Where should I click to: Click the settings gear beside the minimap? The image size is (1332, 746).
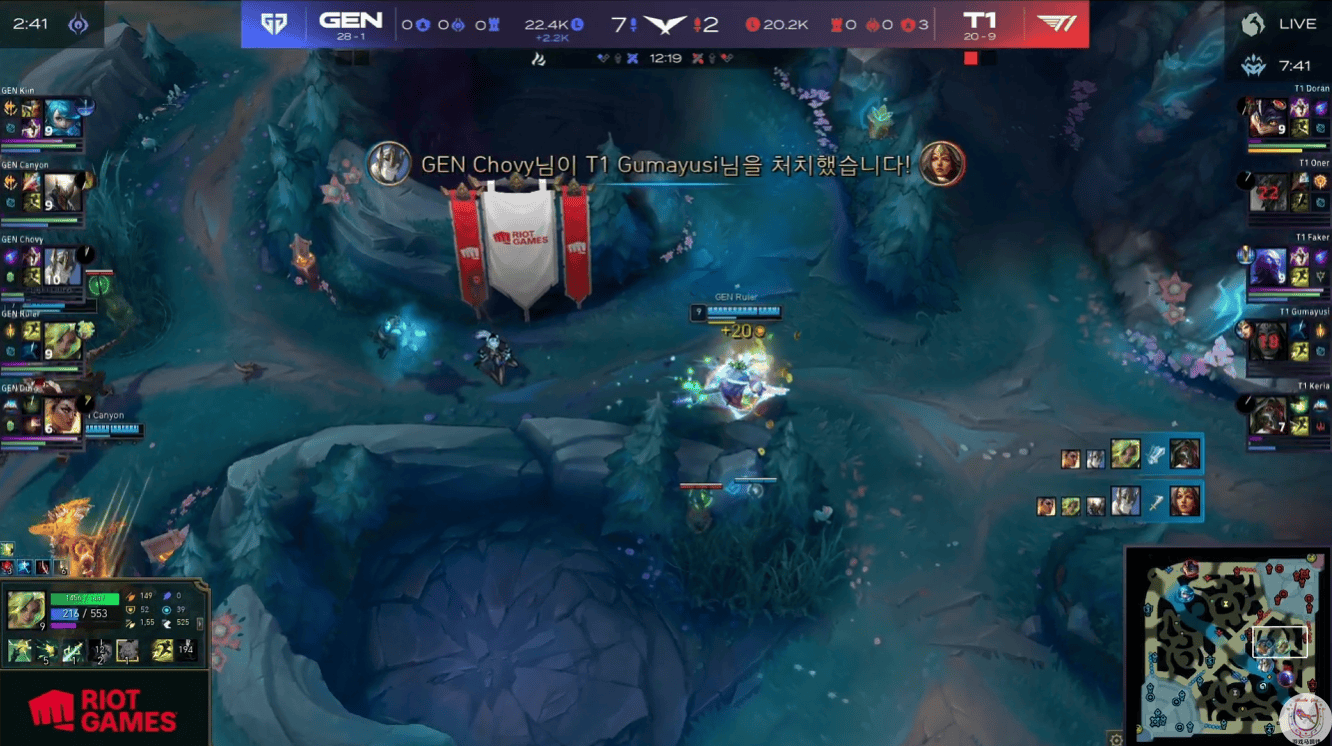[1116, 740]
